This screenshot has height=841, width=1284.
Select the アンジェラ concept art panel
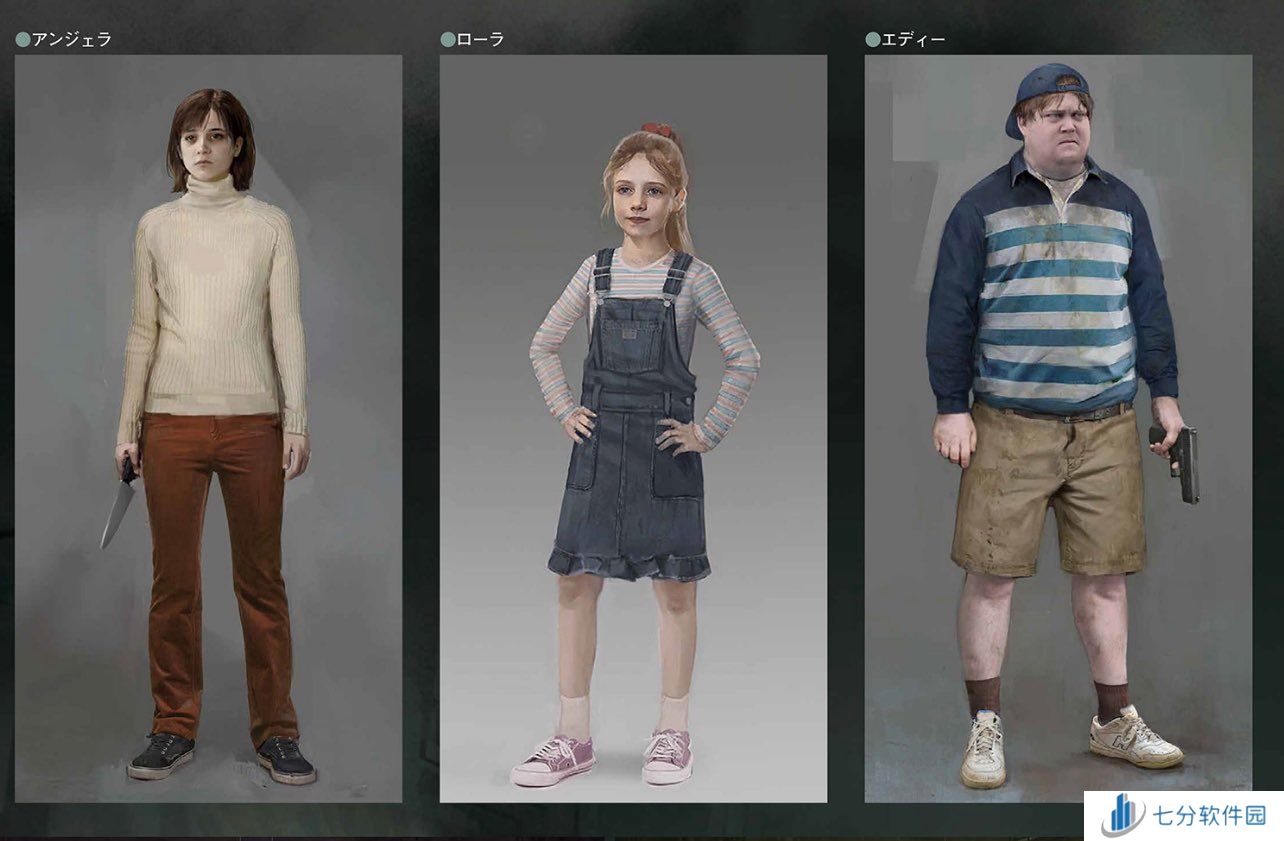point(208,428)
